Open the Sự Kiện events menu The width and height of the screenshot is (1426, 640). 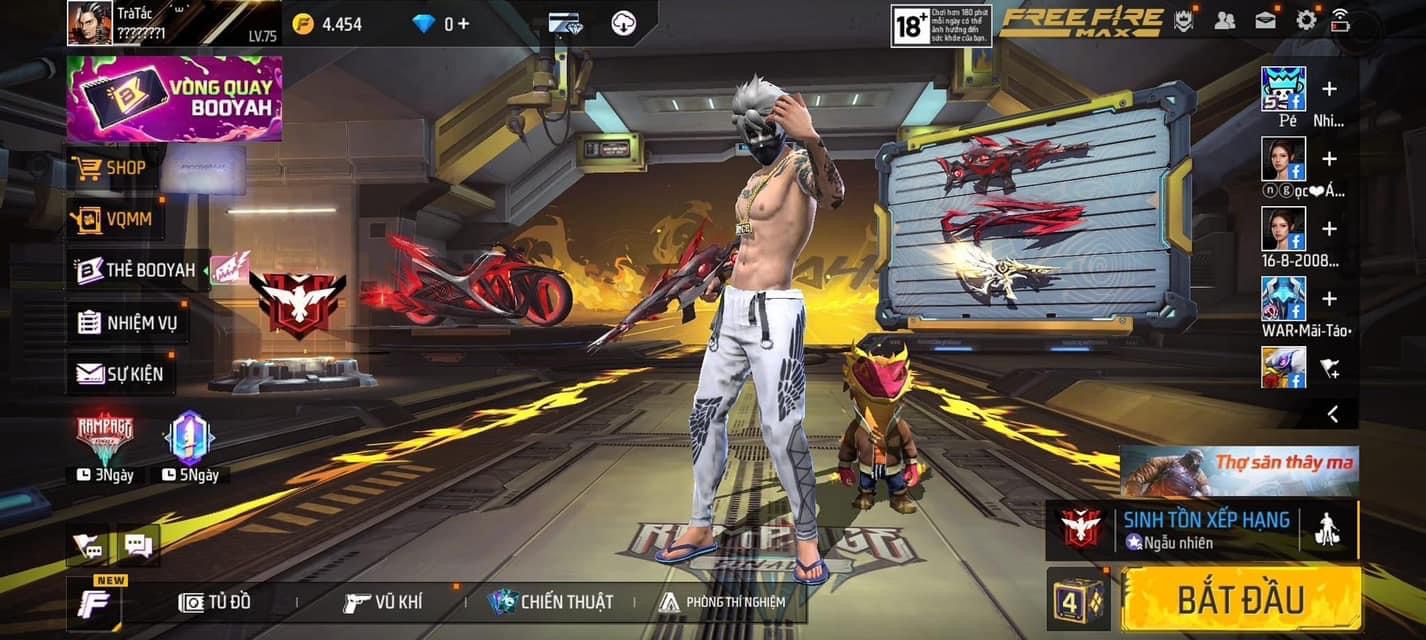click(122, 374)
